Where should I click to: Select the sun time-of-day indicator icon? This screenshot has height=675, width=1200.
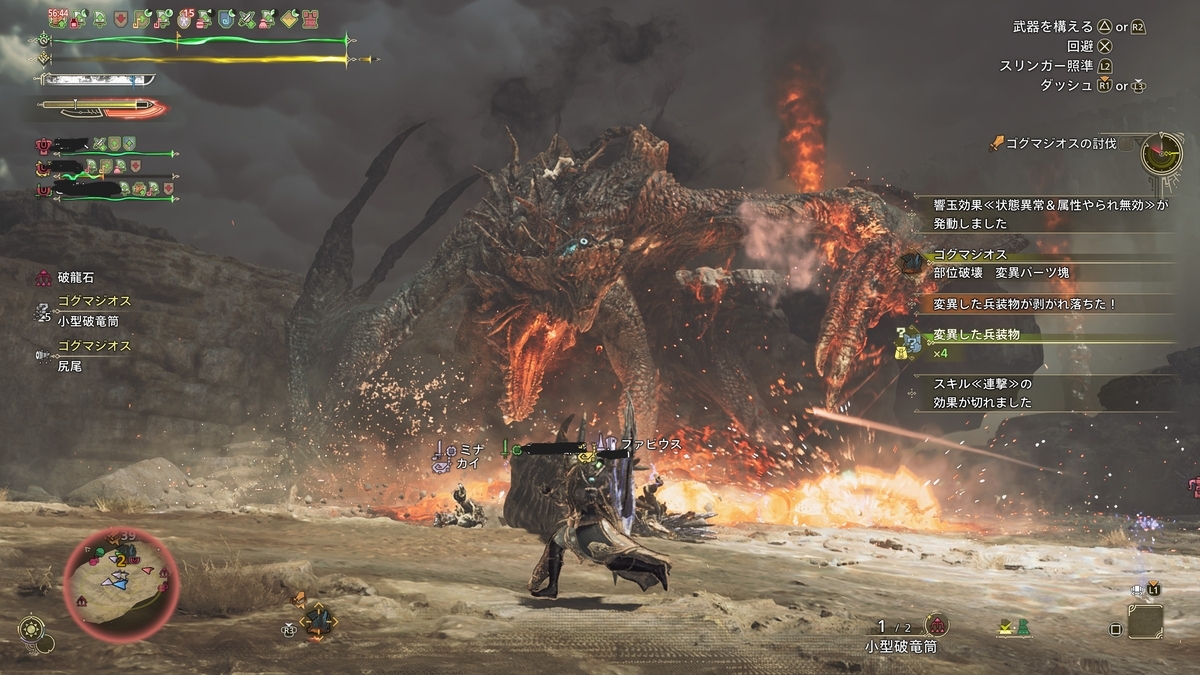coord(31,630)
